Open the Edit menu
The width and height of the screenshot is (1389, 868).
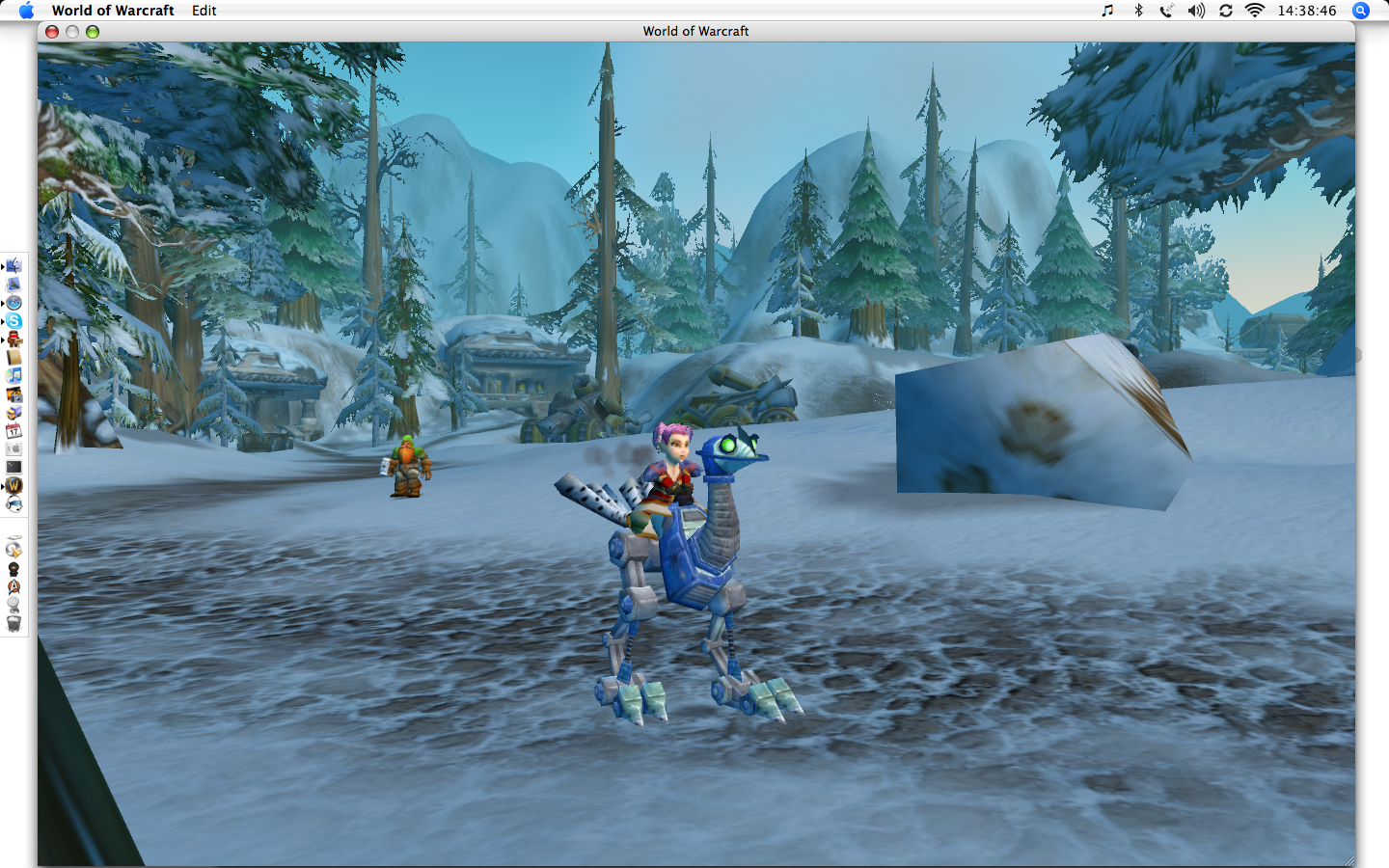204,11
